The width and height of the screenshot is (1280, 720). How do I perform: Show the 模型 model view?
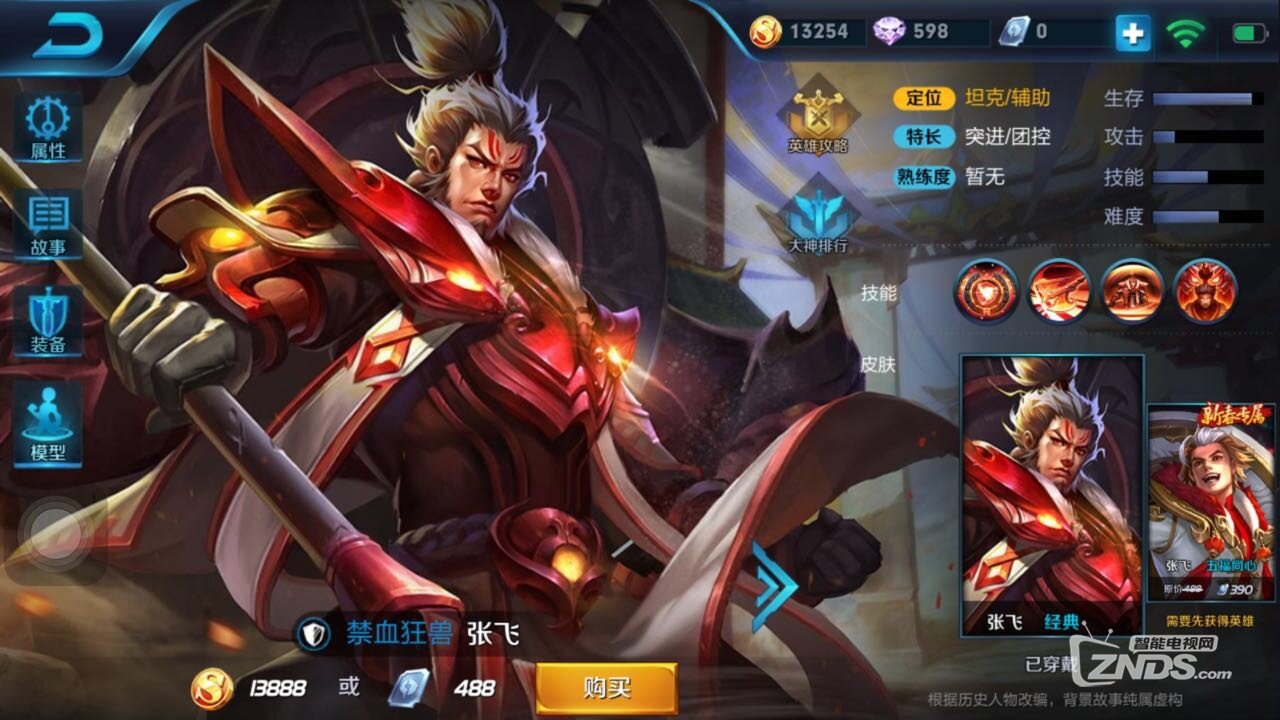[48, 425]
